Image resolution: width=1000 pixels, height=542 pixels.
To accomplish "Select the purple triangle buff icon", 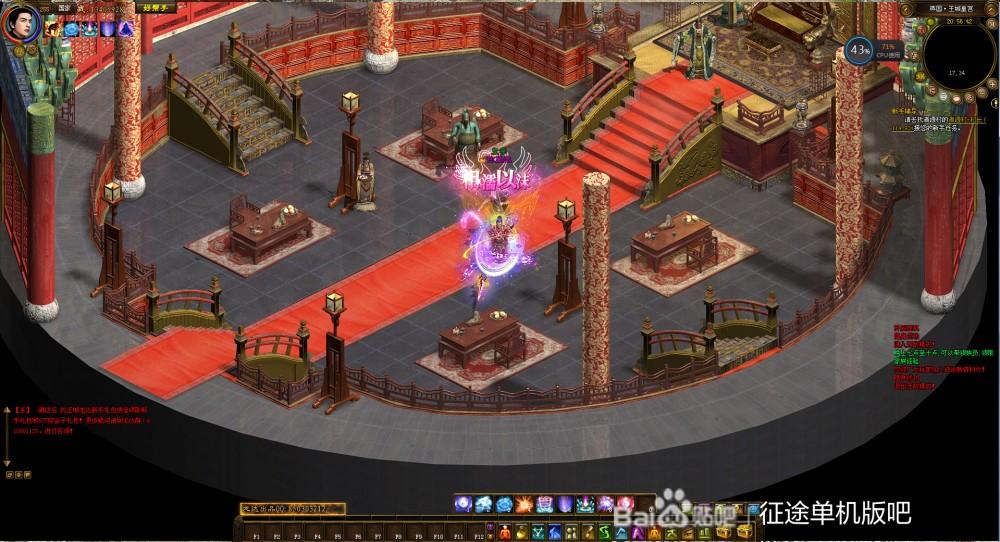I will (125, 30).
